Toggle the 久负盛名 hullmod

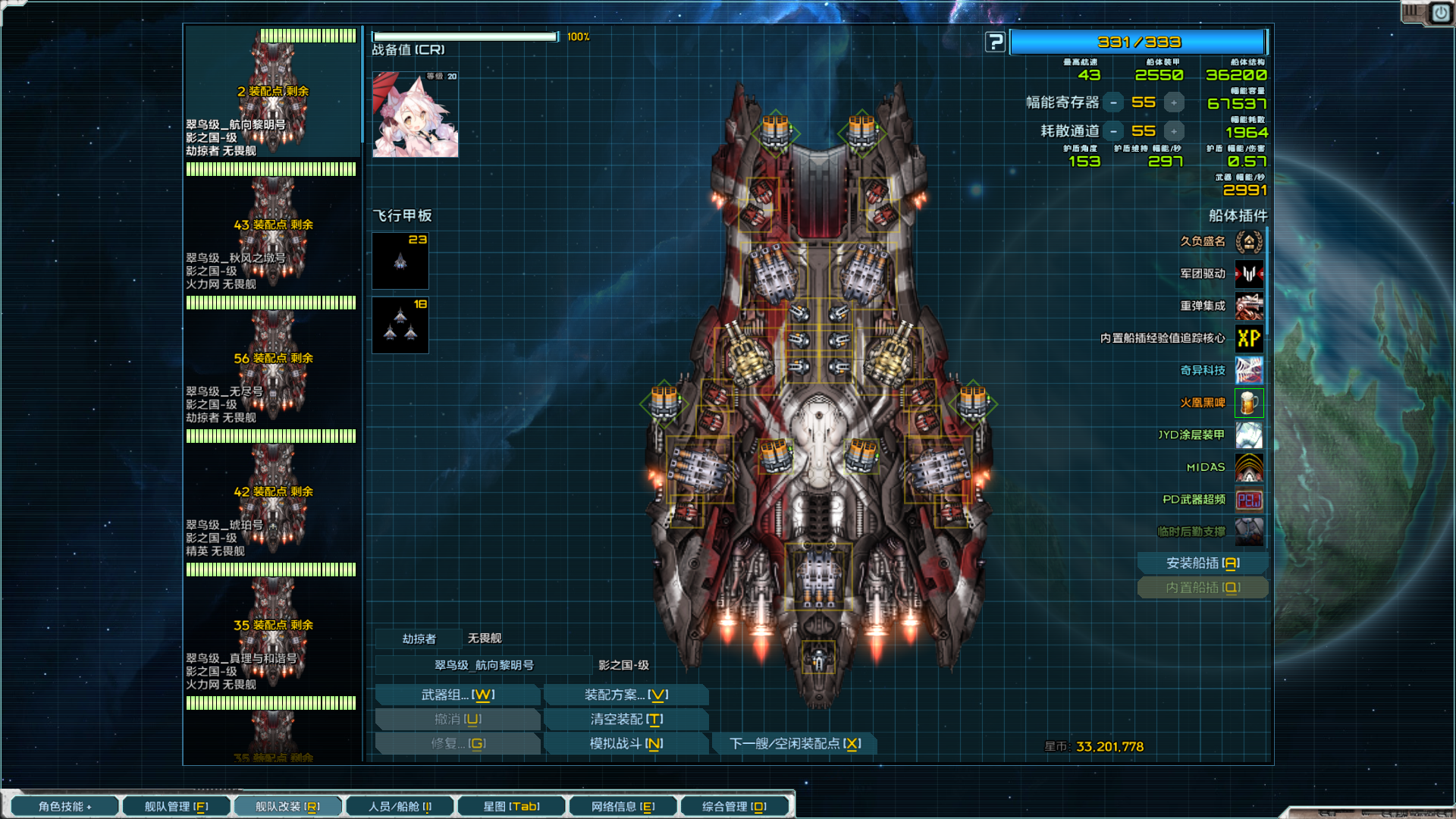(1248, 241)
